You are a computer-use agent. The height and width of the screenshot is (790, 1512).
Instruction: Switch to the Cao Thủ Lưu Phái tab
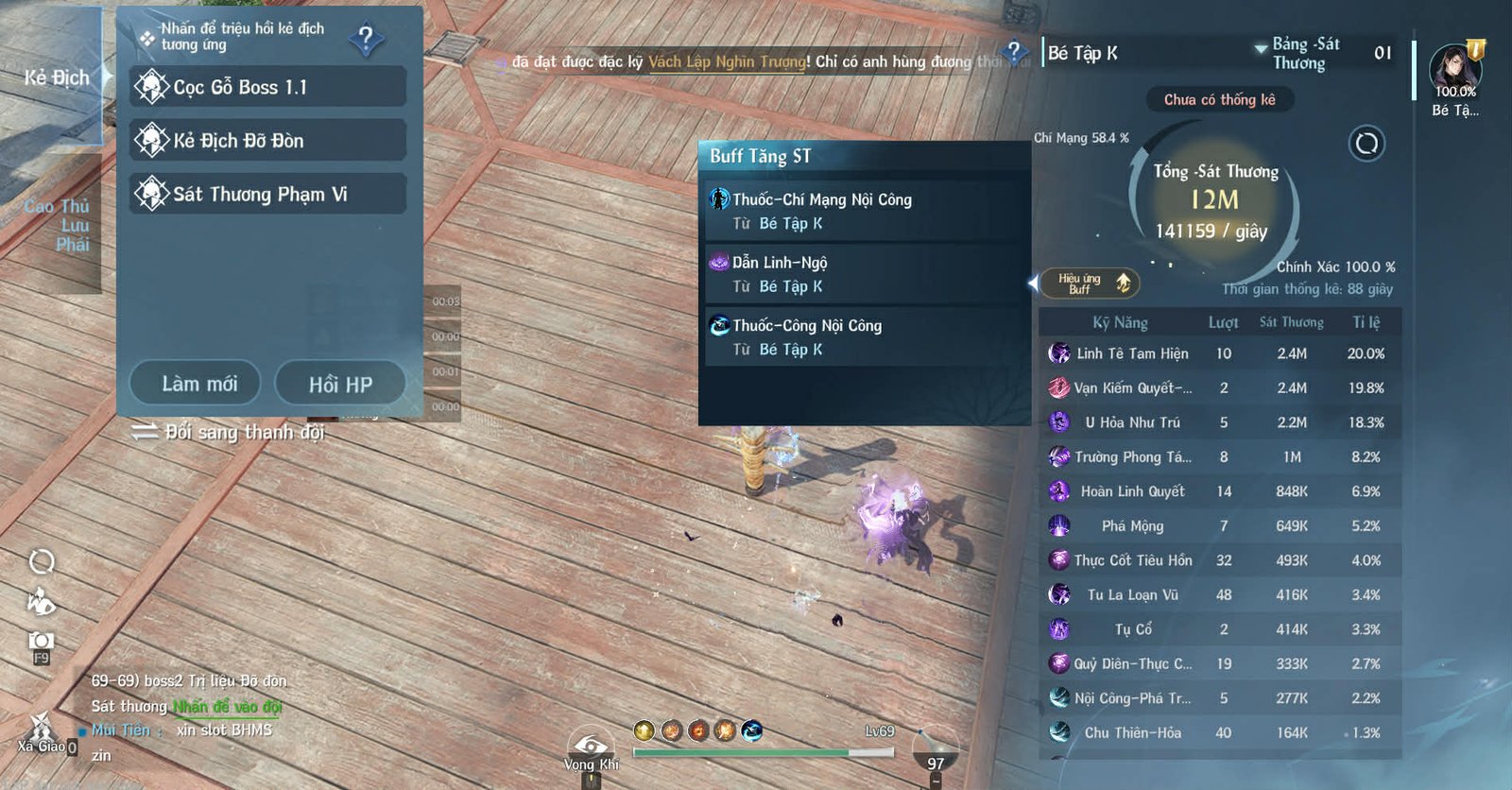(57, 225)
